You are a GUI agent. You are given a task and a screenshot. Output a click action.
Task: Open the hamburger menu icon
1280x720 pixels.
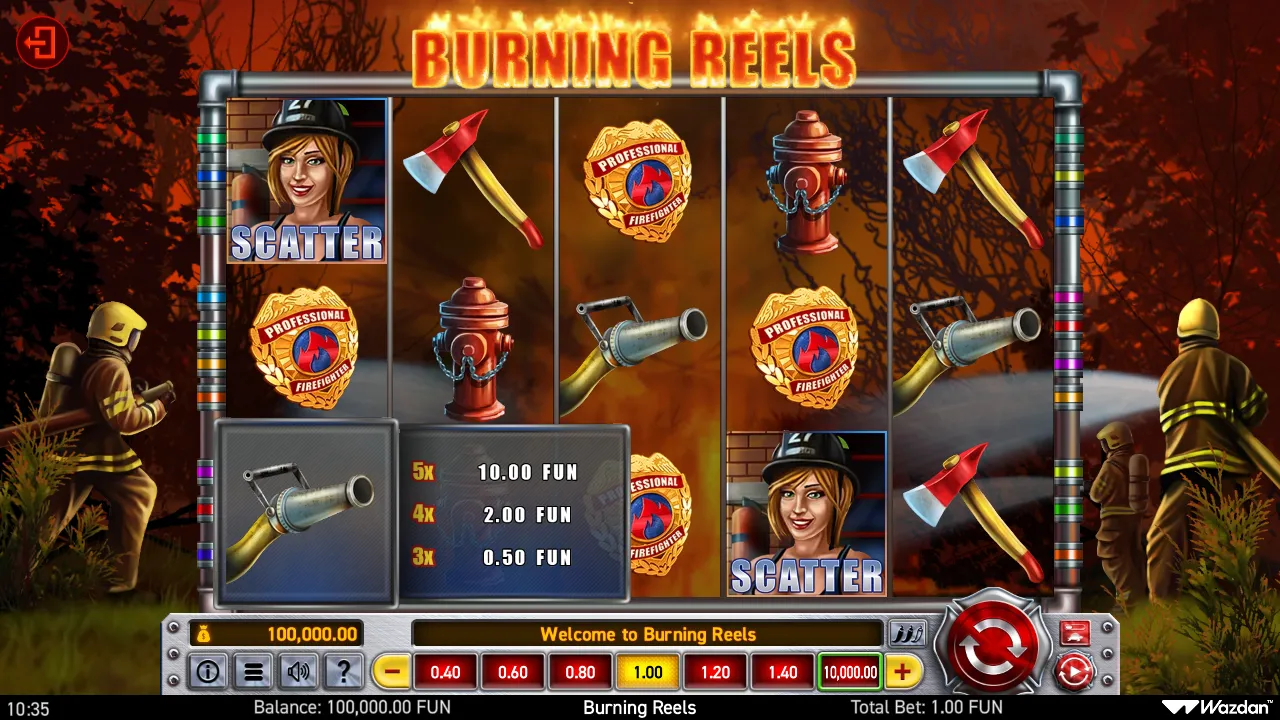pyautogui.click(x=253, y=671)
